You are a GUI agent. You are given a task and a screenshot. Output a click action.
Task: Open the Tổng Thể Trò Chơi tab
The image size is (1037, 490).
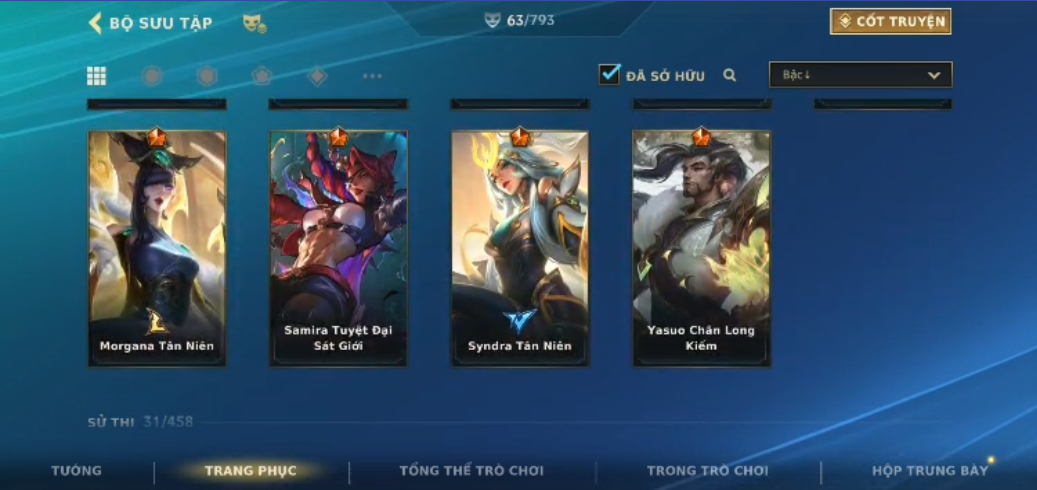point(471,471)
